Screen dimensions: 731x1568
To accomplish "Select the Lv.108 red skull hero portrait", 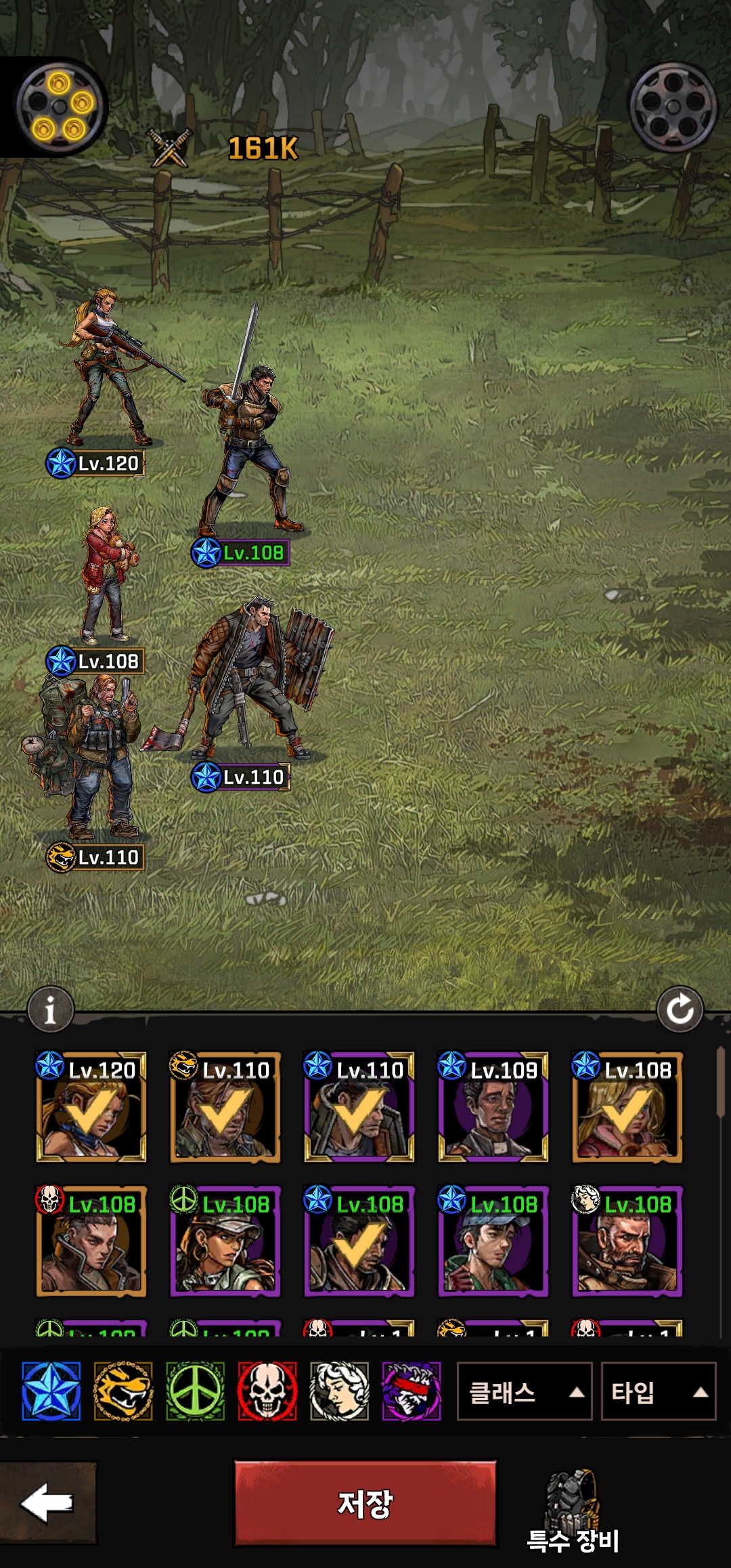I will 91,1241.
